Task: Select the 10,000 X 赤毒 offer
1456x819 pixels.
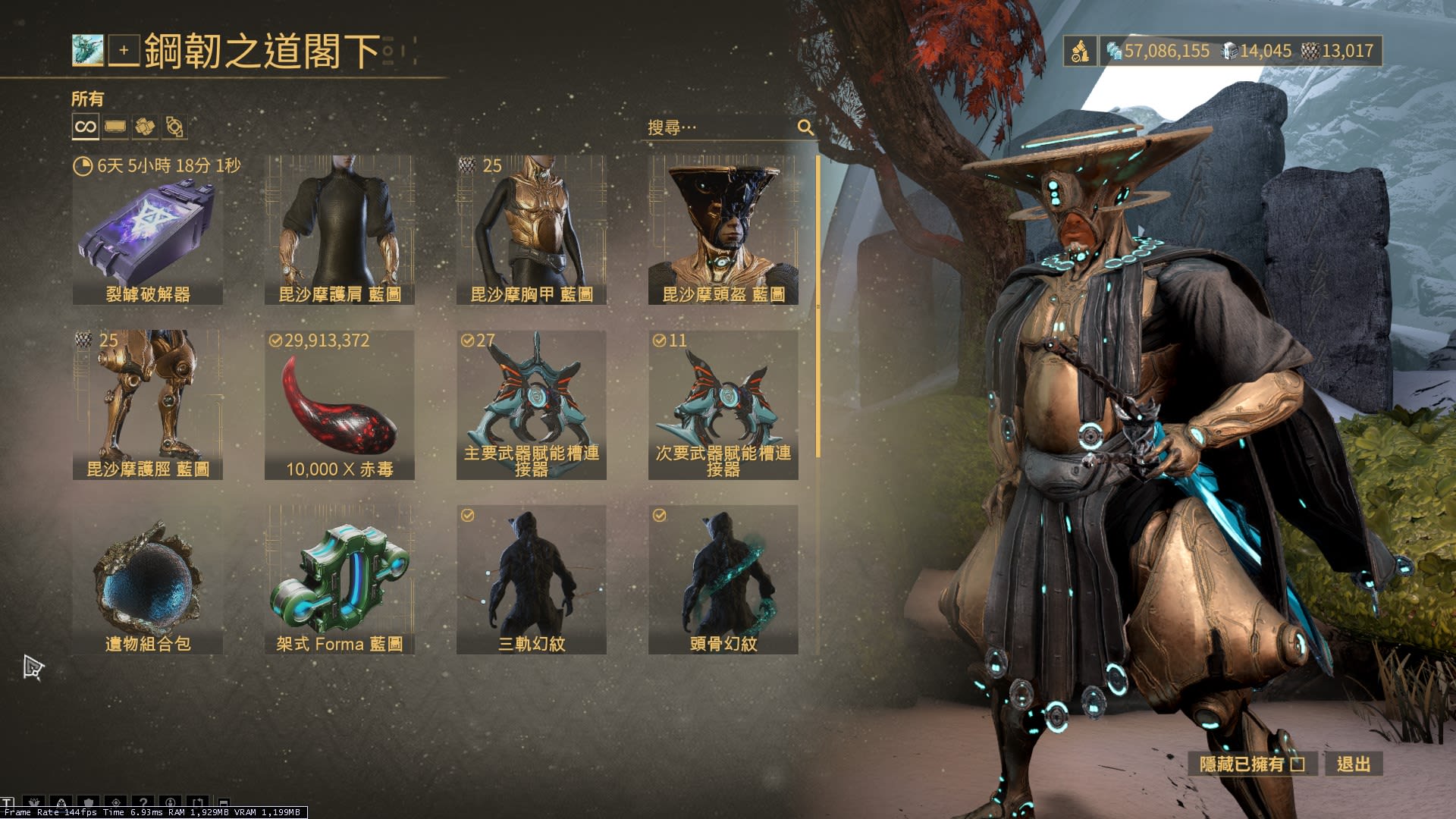Action: (340, 405)
